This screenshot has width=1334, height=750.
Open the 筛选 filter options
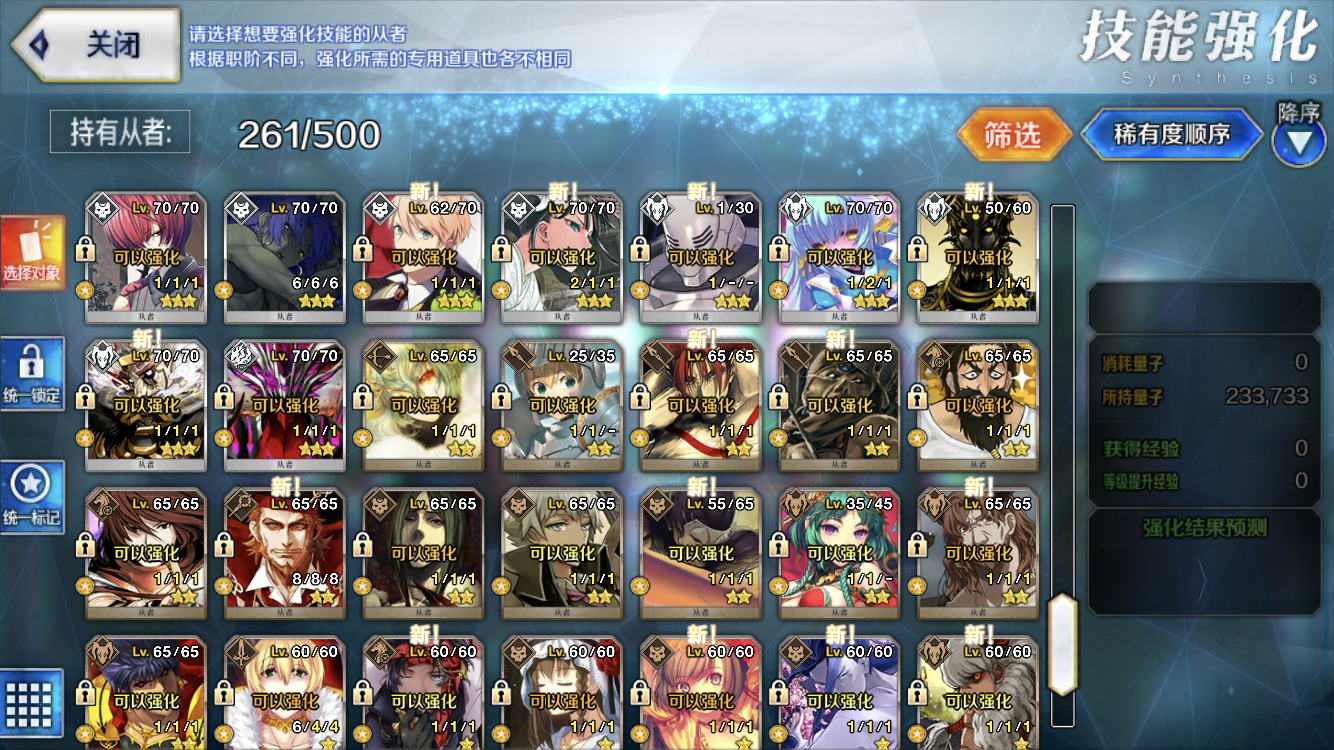(x=1013, y=134)
